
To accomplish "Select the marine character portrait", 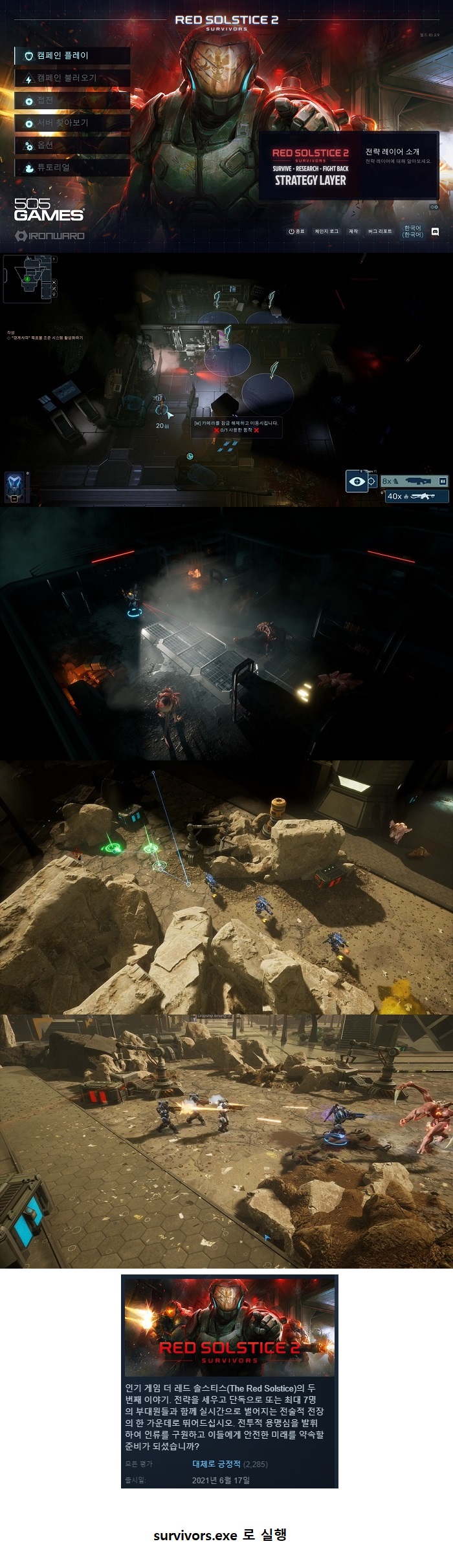I will (x=14, y=482).
